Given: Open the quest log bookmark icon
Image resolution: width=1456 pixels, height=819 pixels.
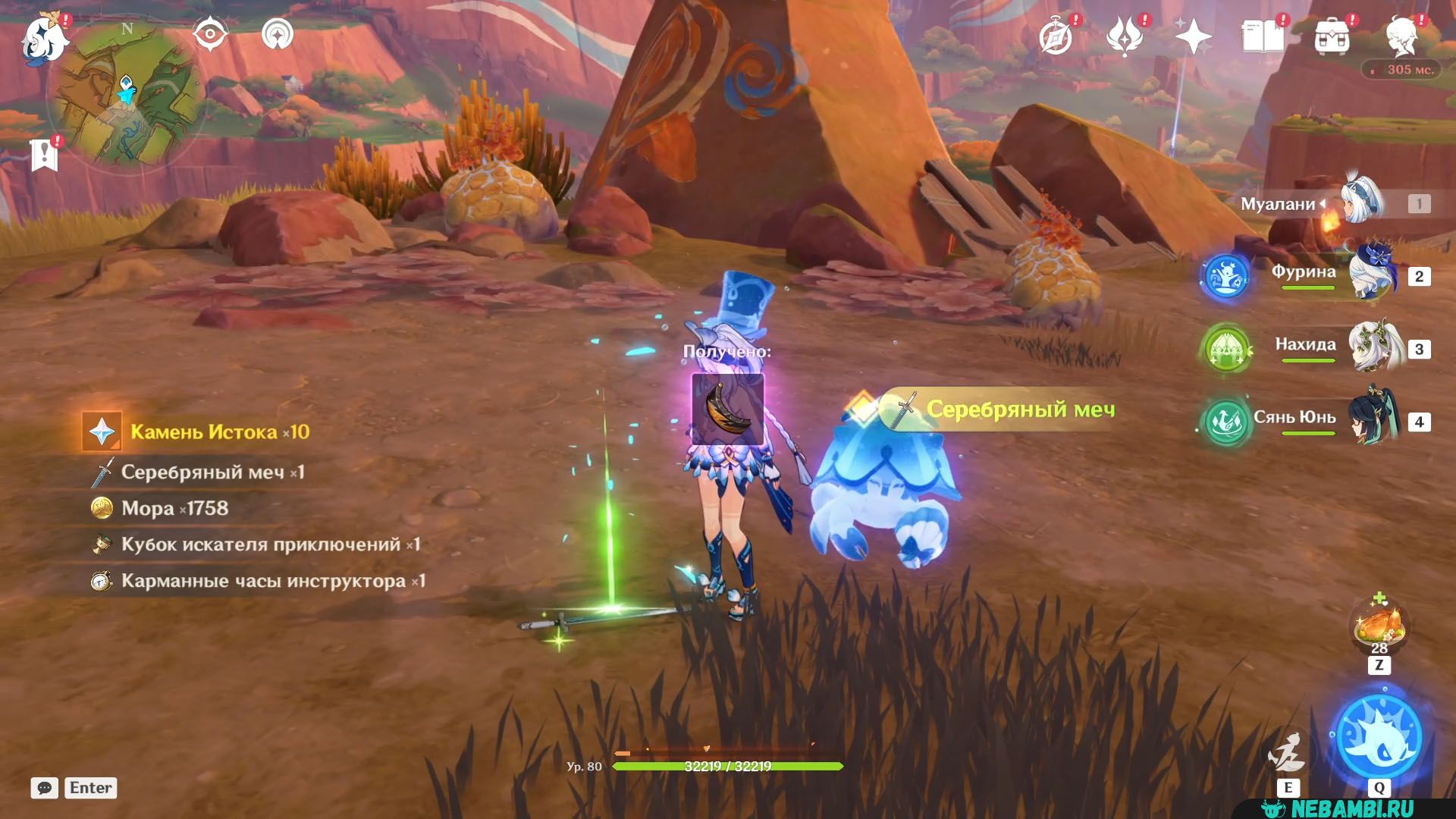Looking at the screenshot, I should pos(45,154).
